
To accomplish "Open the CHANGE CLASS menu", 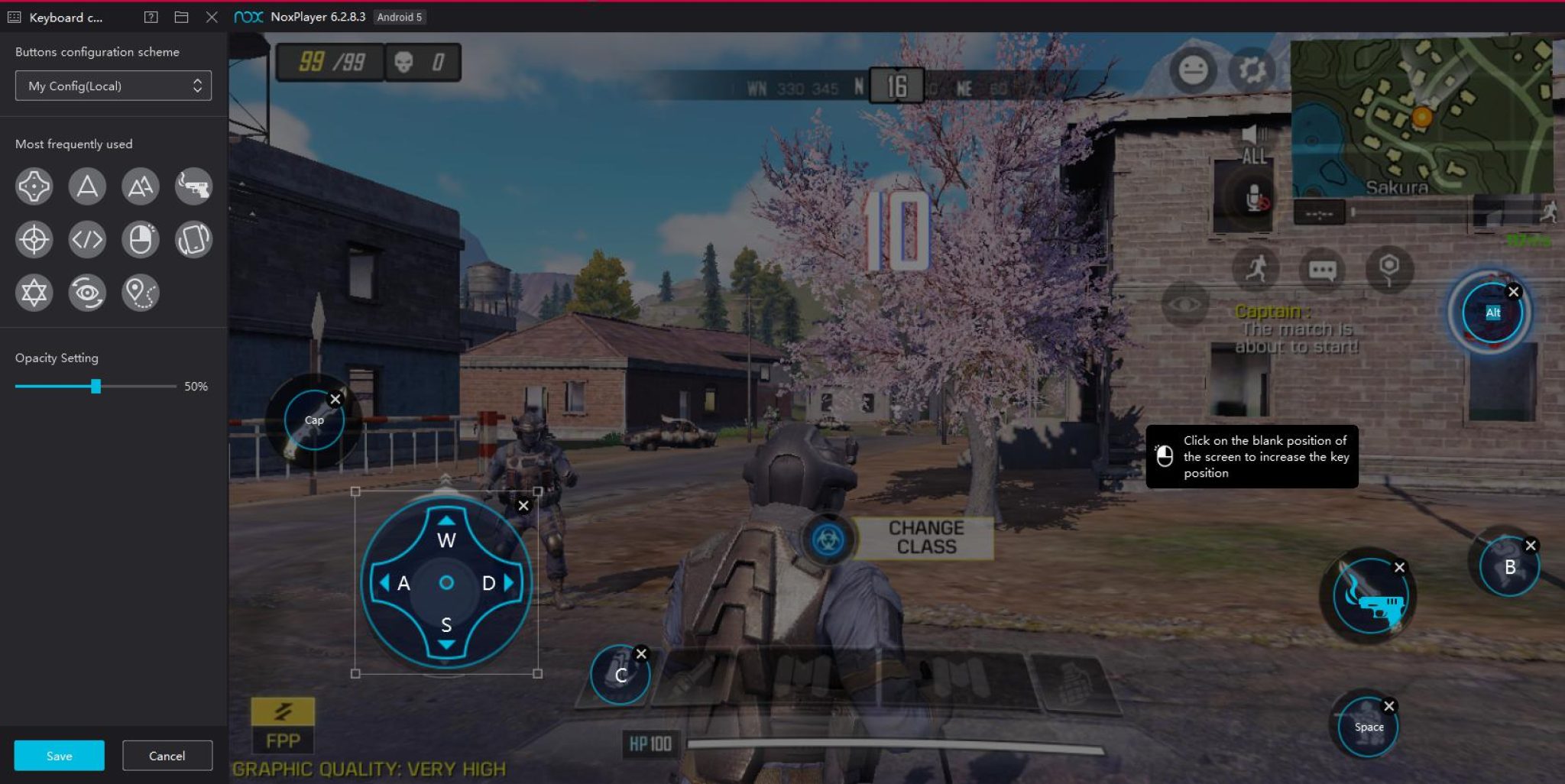I will tap(925, 538).
